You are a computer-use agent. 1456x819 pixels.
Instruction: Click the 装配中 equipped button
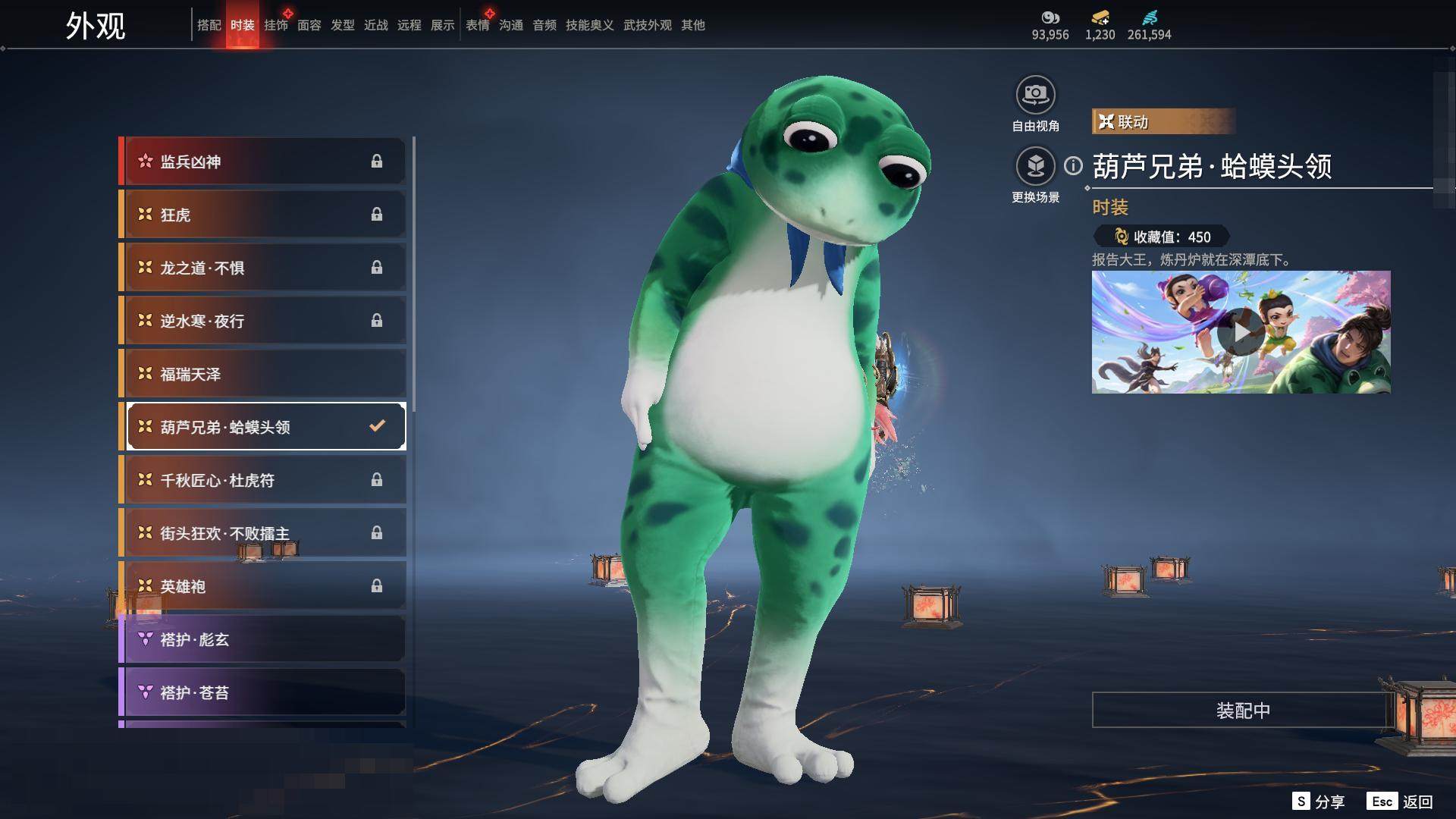[x=1242, y=710]
